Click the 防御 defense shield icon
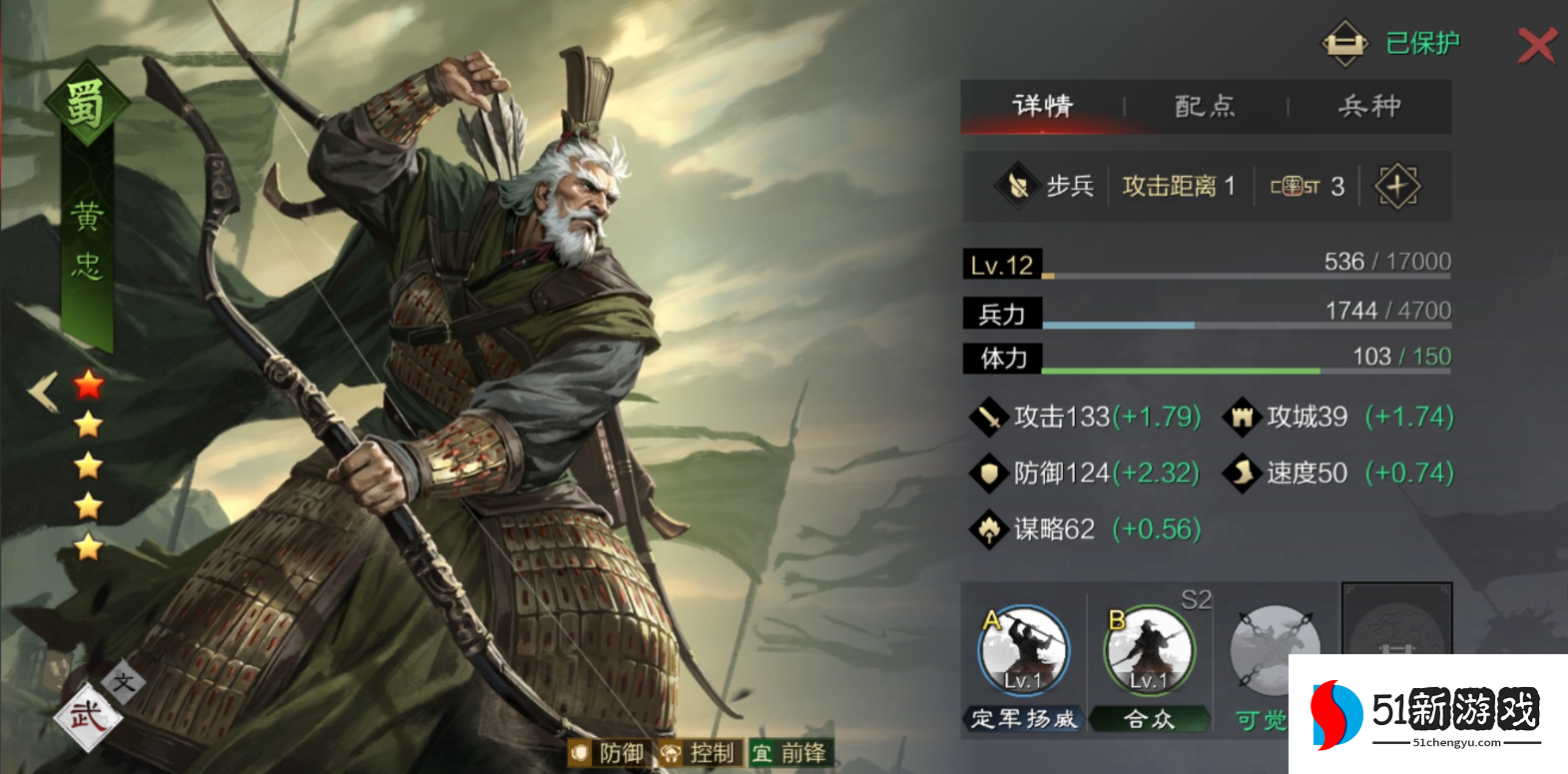Image resolution: width=1568 pixels, height=774 pixels. (x=987, y=473)
